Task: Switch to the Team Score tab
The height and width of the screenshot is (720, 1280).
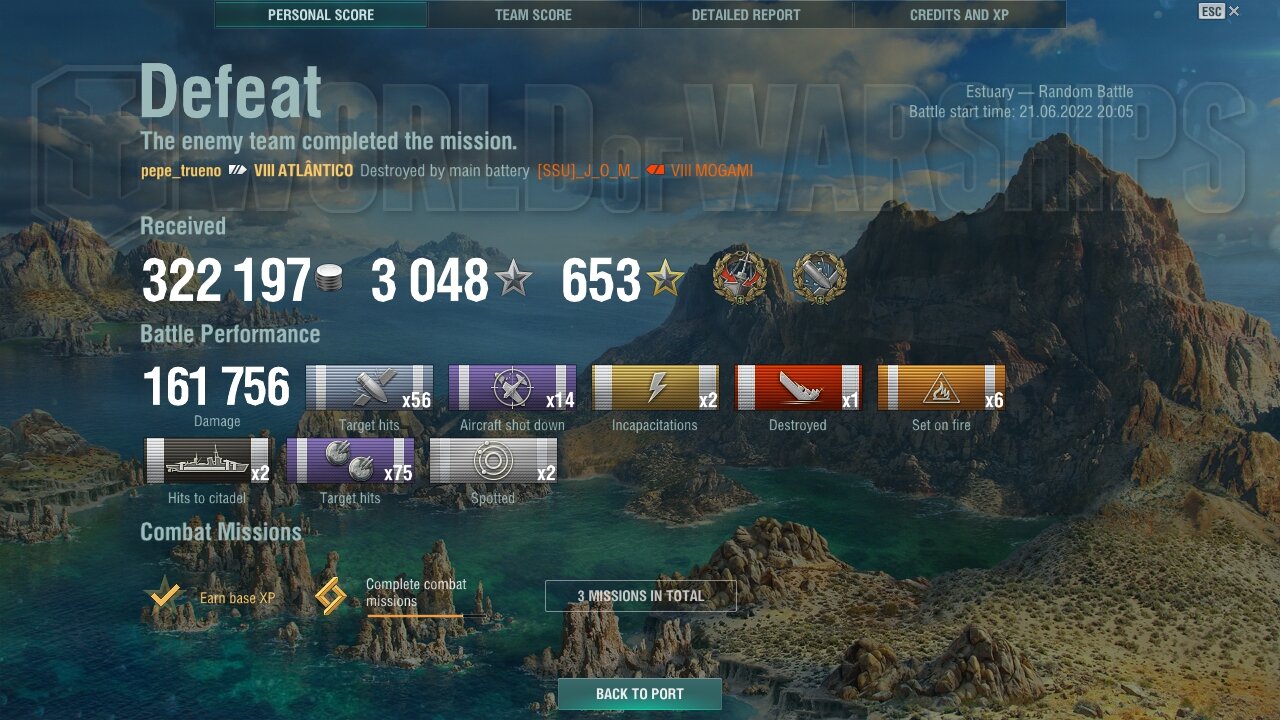Action: click(x=533, y=15)
